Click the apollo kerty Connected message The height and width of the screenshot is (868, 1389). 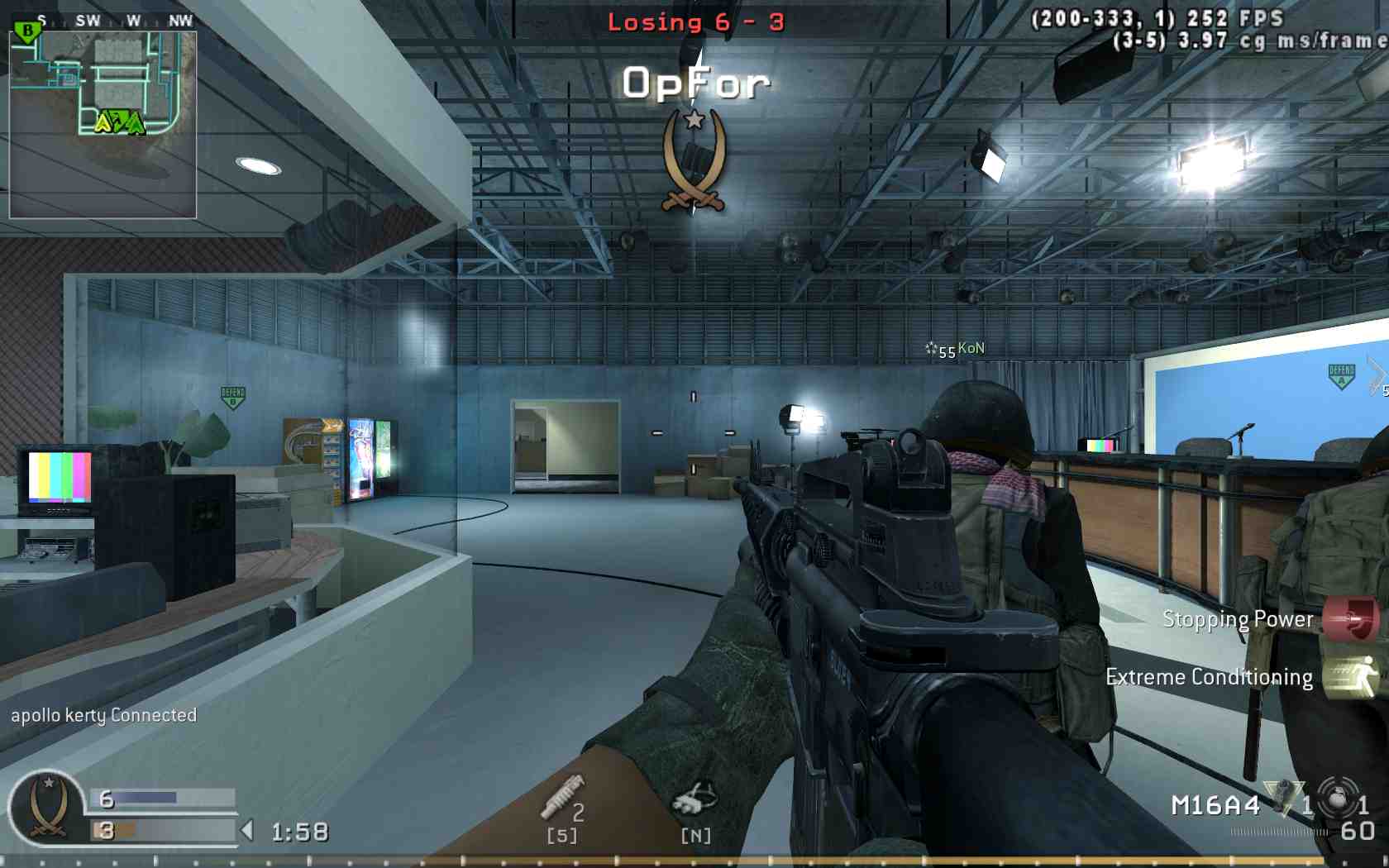pos(103,716)
